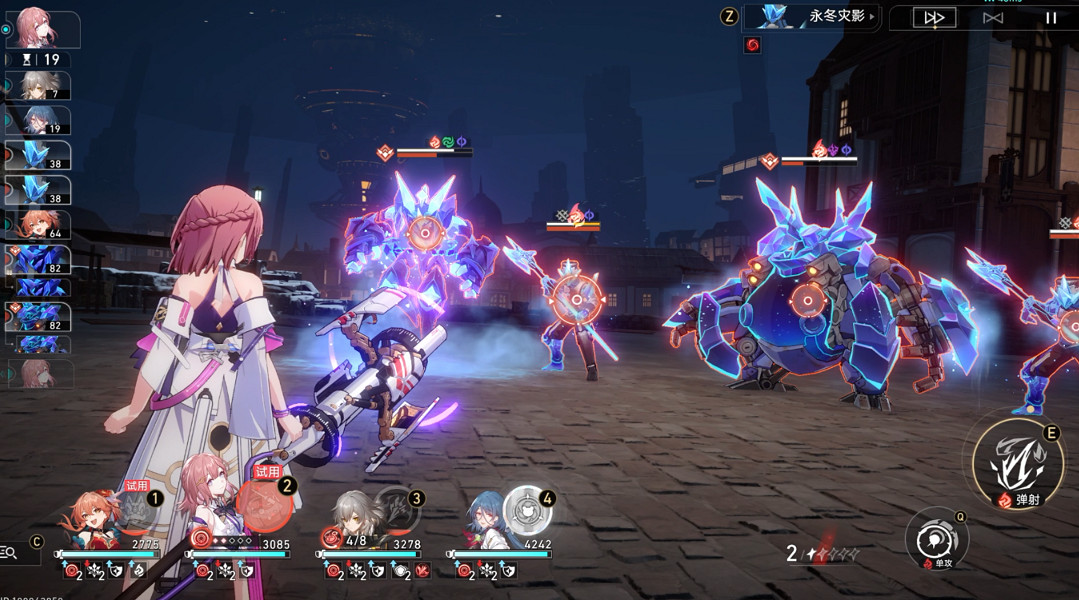
Task: Activate the red trial ultimate numbered 2
Action: (266, 504)
